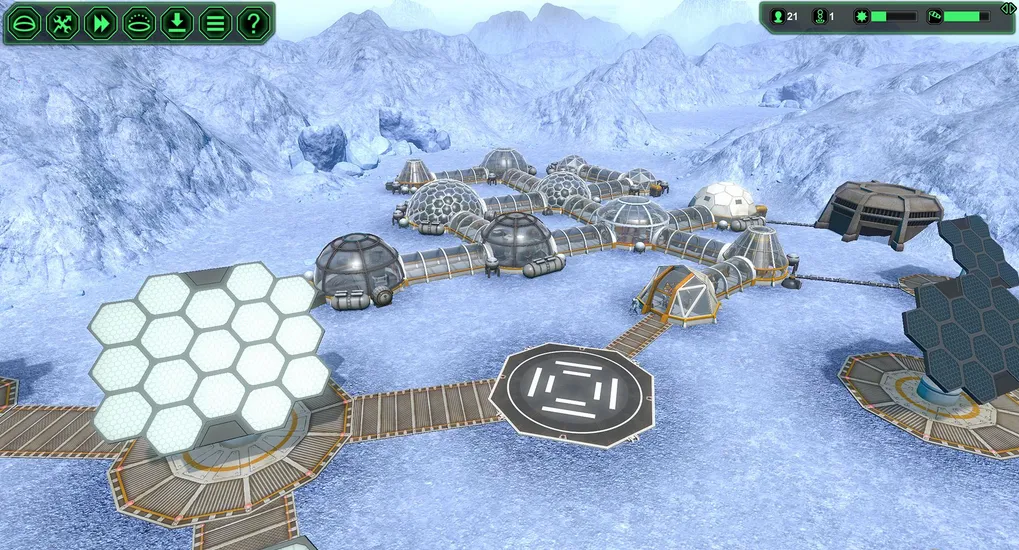
Task: Open the question mark help button
Action: coord(253,22)
